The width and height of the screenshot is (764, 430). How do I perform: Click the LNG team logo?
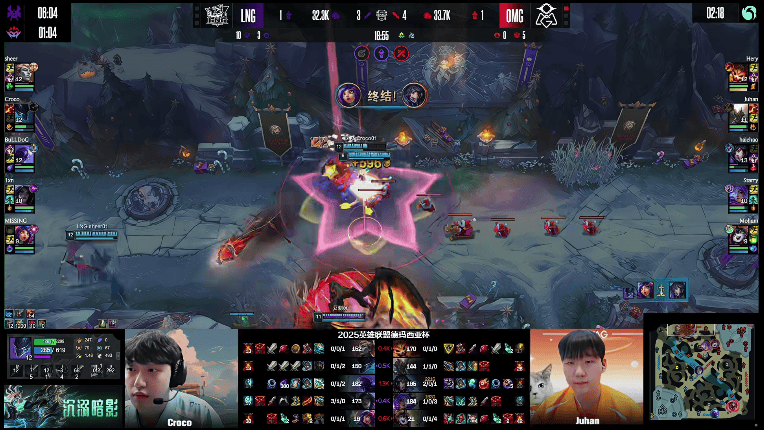[218, 16]
